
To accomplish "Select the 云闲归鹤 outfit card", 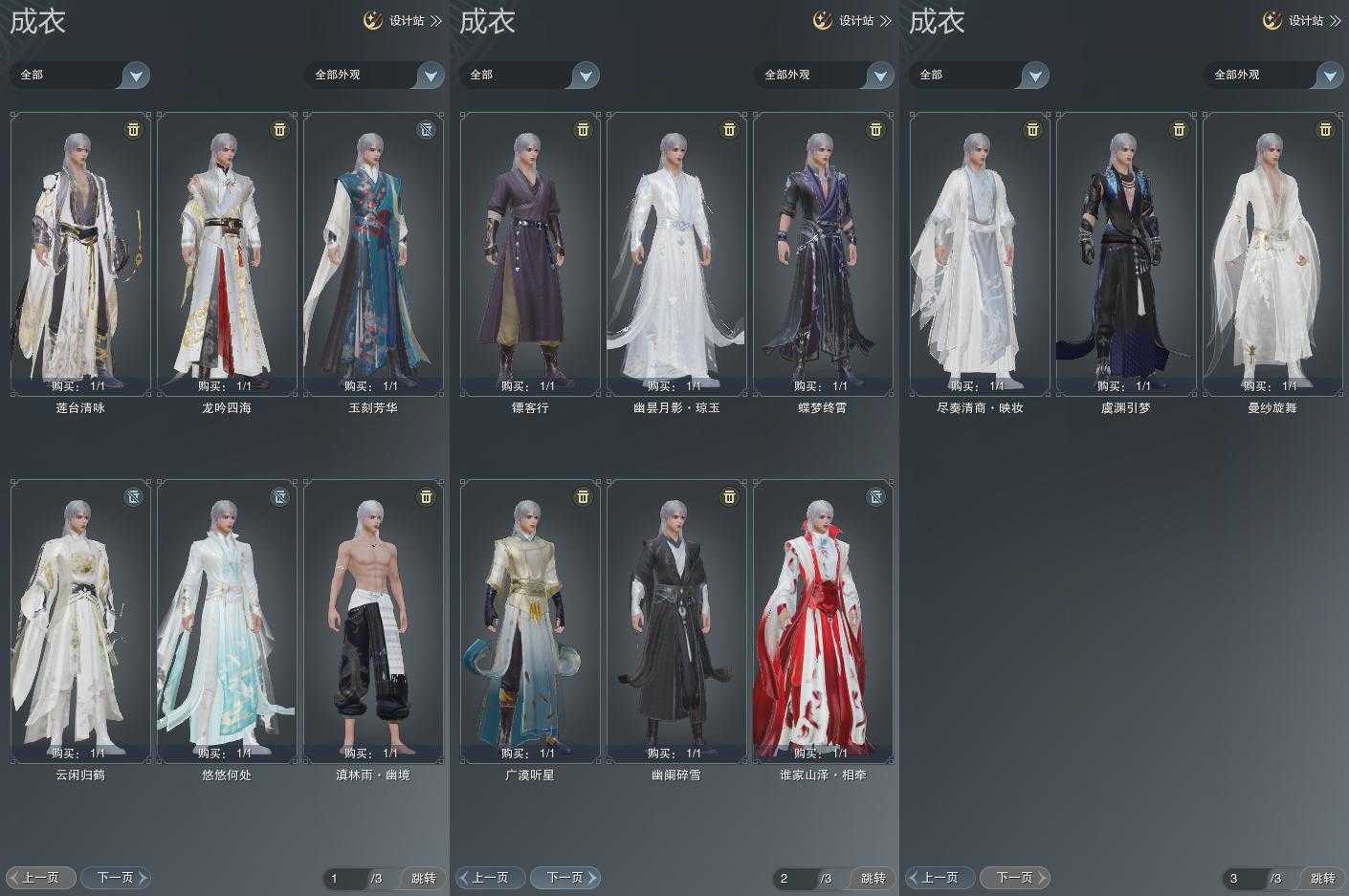I will [80, 621].
